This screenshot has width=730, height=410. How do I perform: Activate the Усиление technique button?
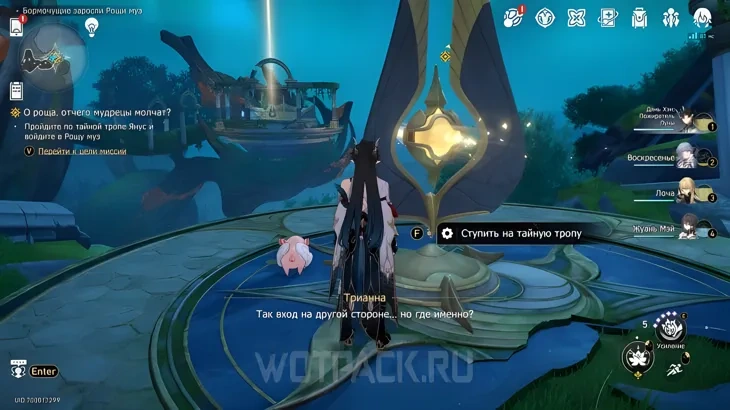pyautogui.click(x=670, y=327)
